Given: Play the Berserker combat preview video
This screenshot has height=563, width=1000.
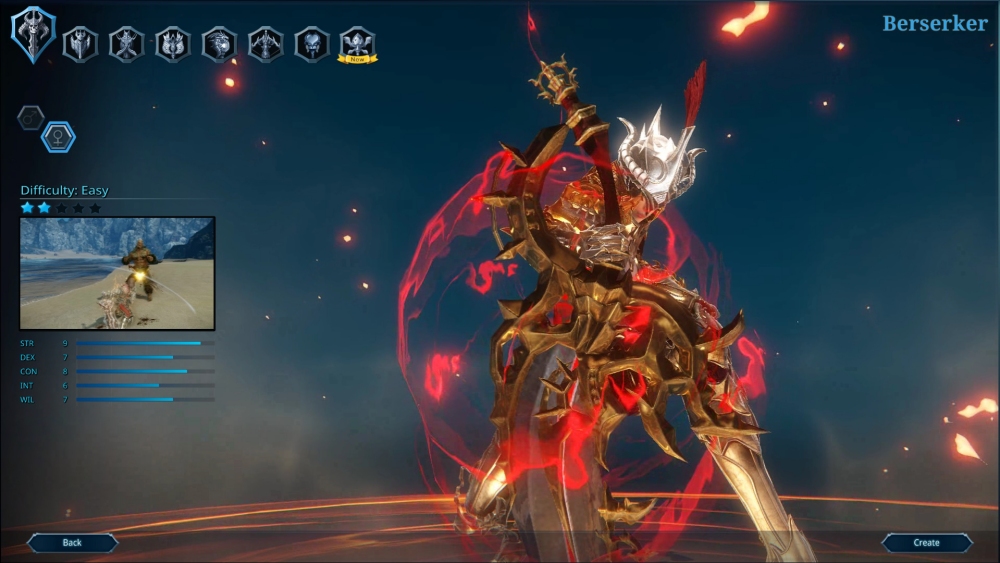Looking at the screenshot, I should point(117,273).
